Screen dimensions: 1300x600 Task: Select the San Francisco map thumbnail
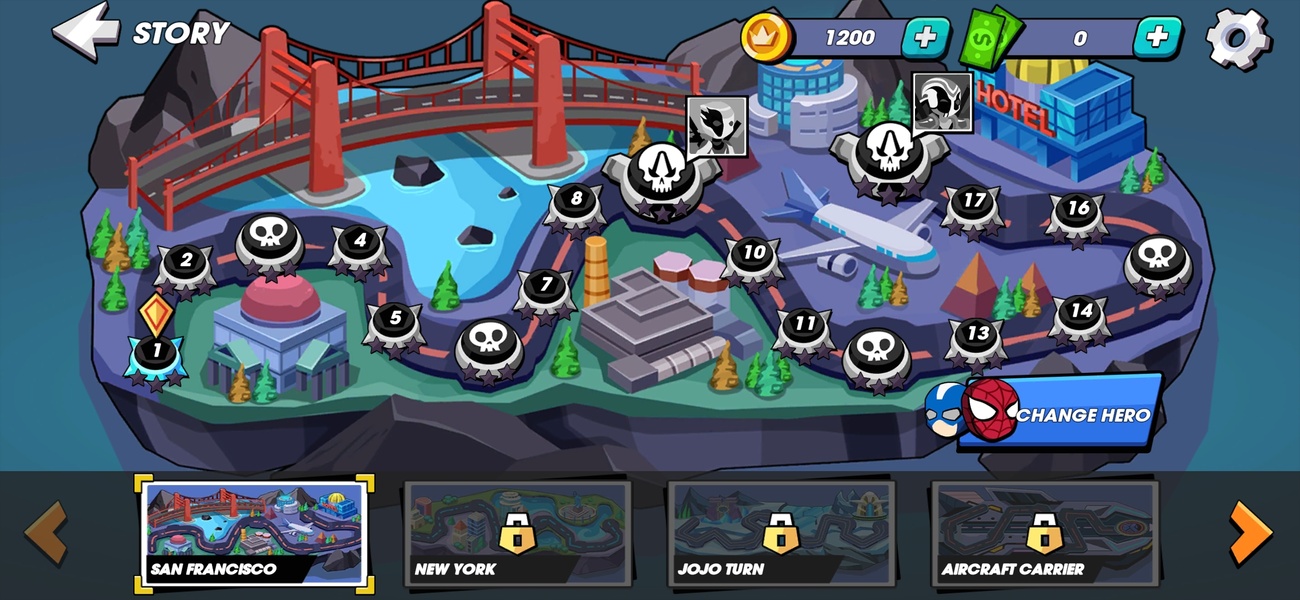click(x=254, y=534)
